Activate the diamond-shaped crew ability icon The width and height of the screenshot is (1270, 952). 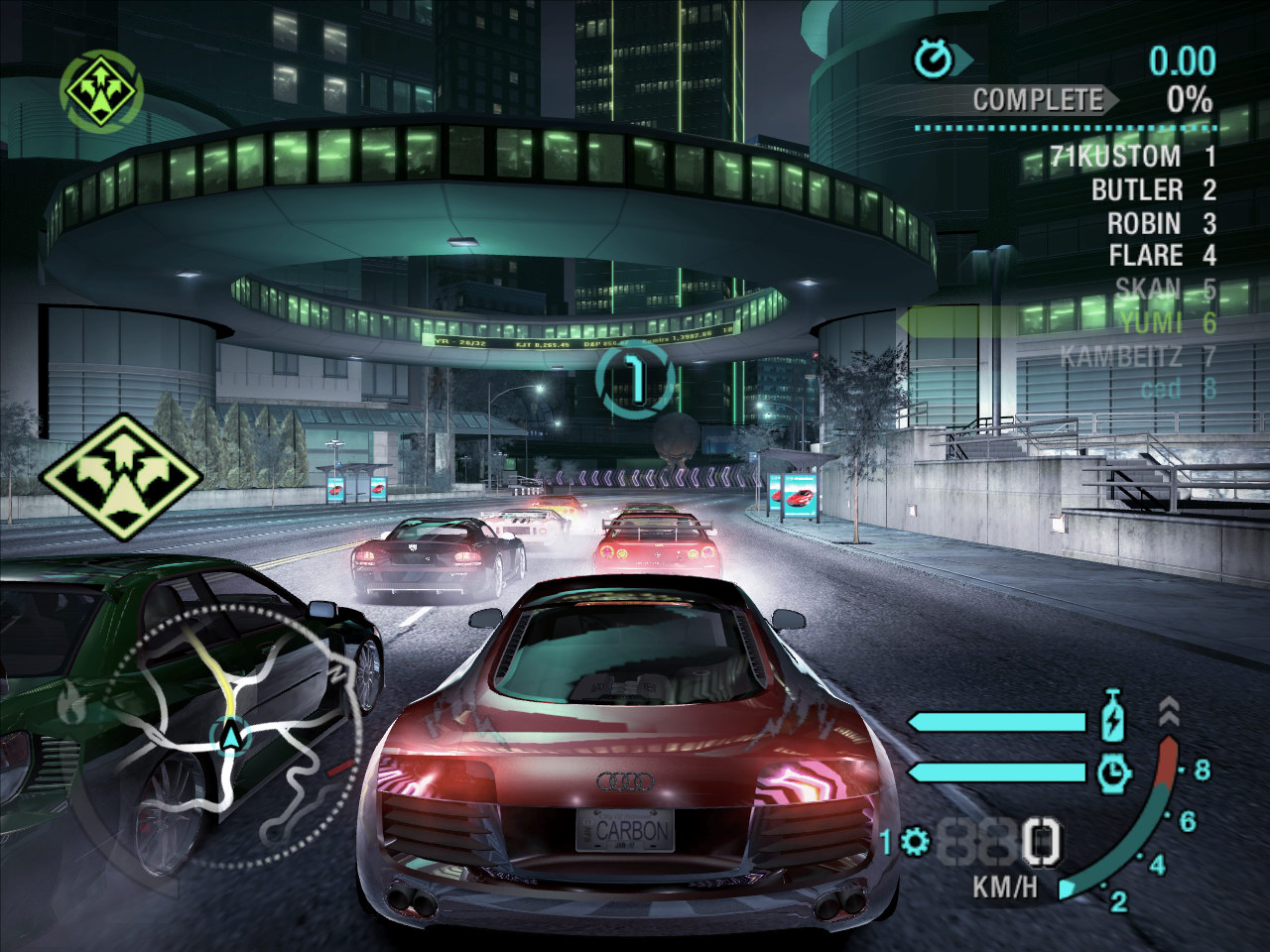(x=121, y=471)
